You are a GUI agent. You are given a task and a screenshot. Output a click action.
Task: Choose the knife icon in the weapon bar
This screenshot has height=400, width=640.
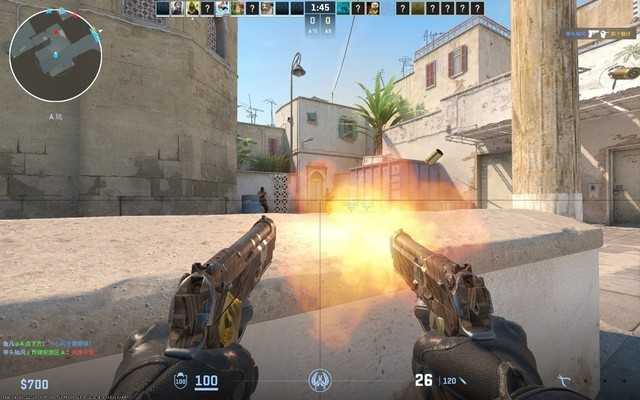(x=566, y=381)
